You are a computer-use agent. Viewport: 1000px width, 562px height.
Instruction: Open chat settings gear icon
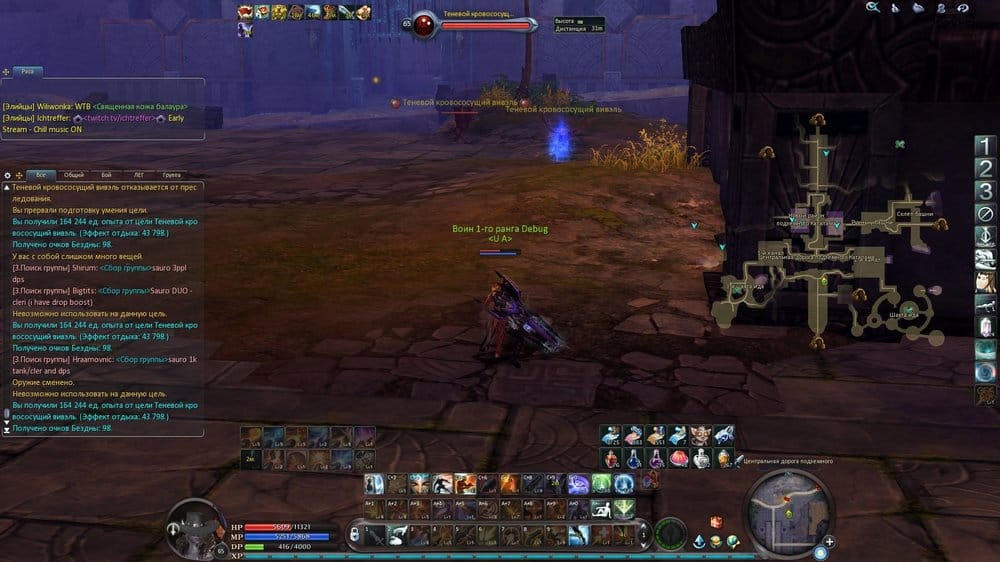point(8,174)
